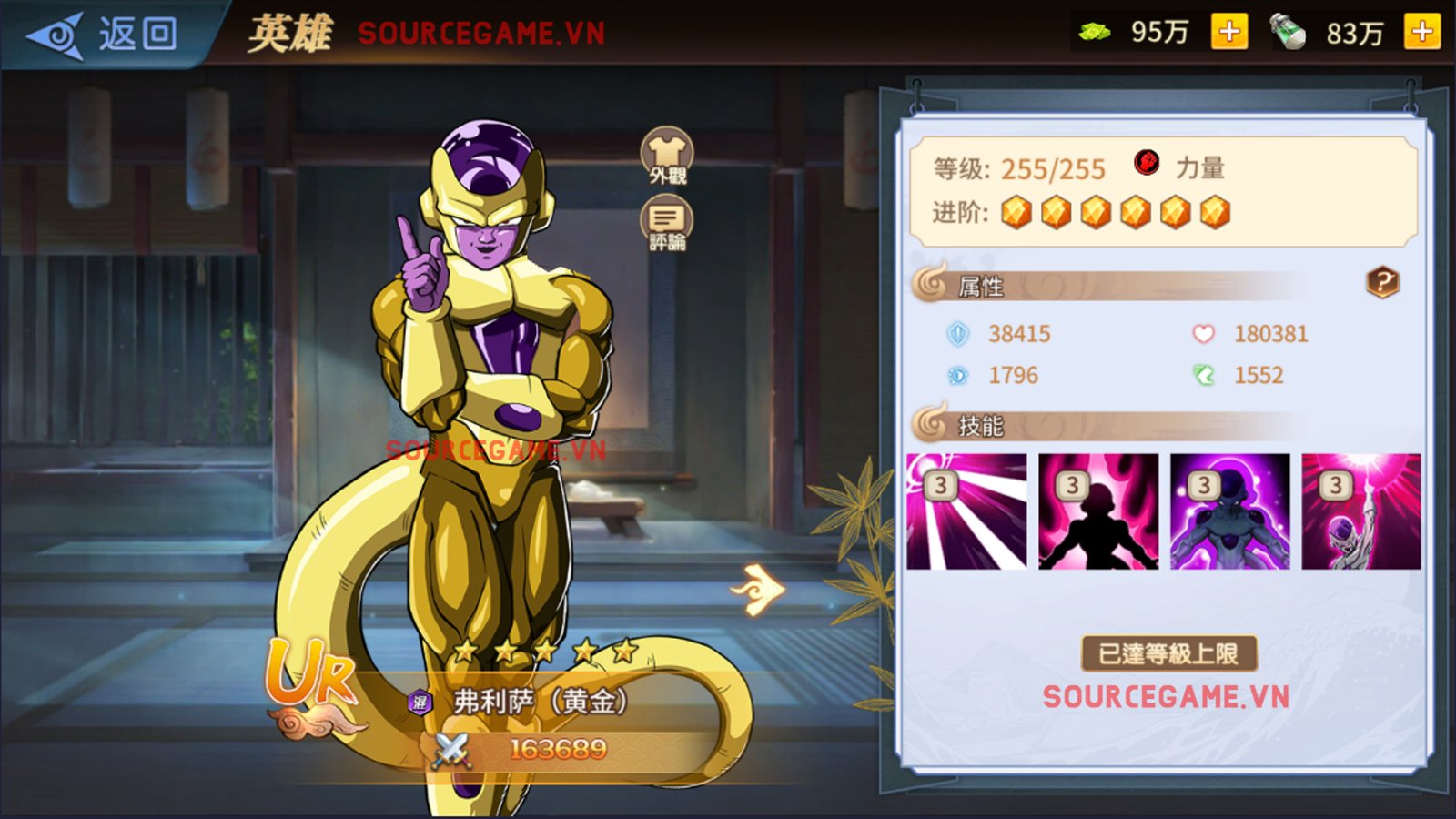
Task: Add more canister currency
Action: click(x=1421, y=32)
